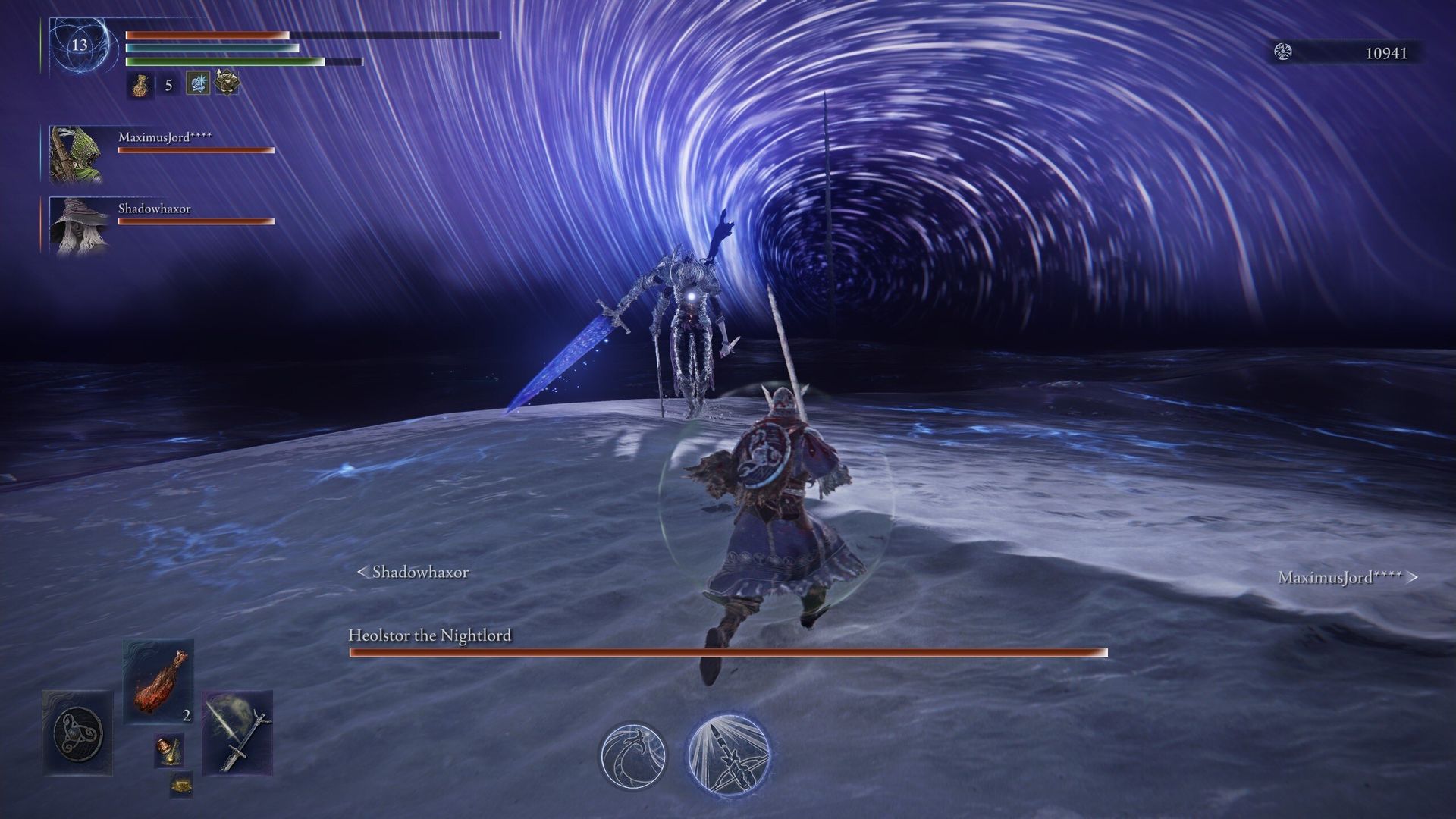
Task: Click the bell and coin pouch item icon
Action: click(168, 750)
